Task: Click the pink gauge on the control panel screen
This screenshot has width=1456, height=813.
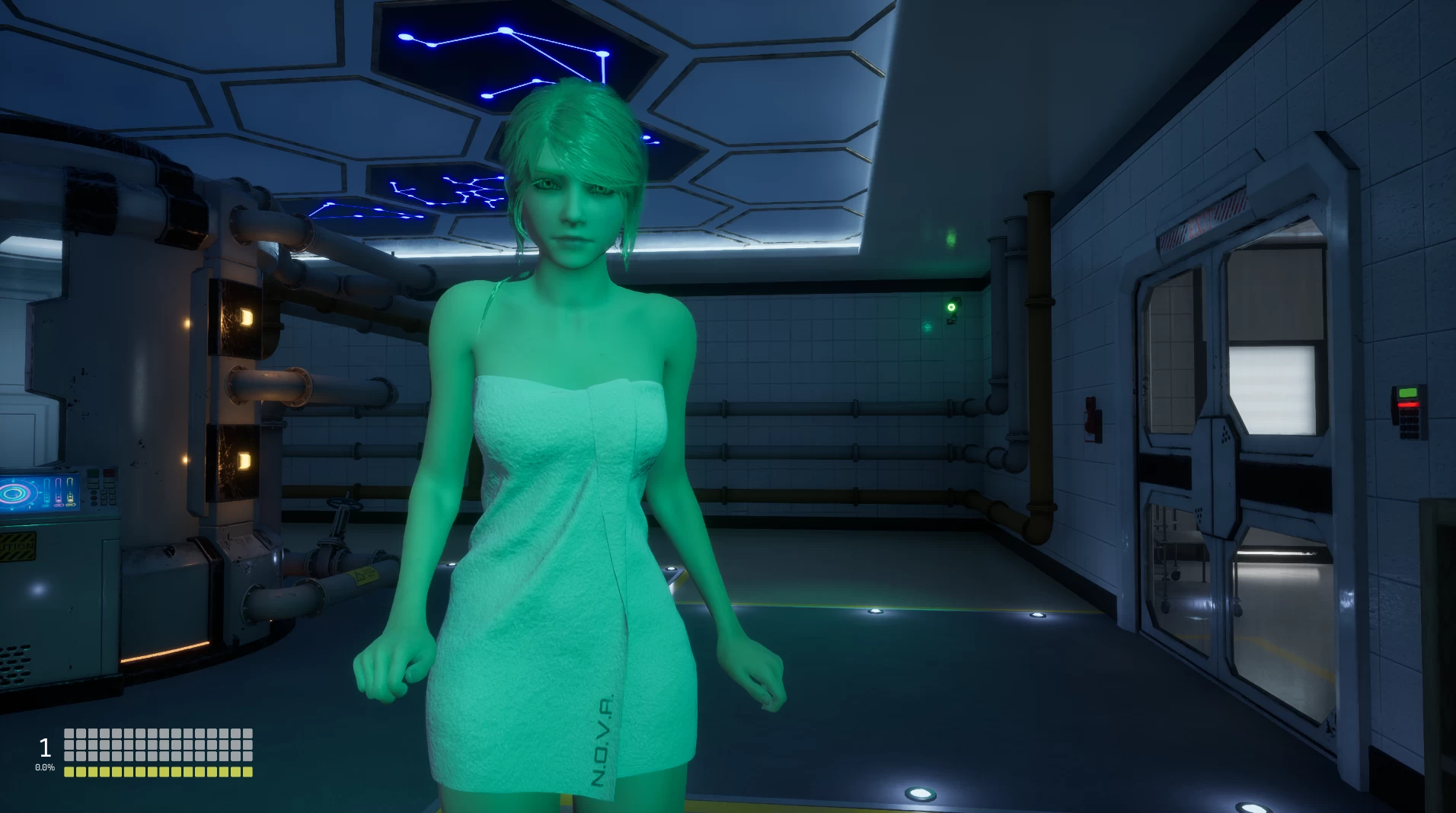Action: tap(59, 492)
